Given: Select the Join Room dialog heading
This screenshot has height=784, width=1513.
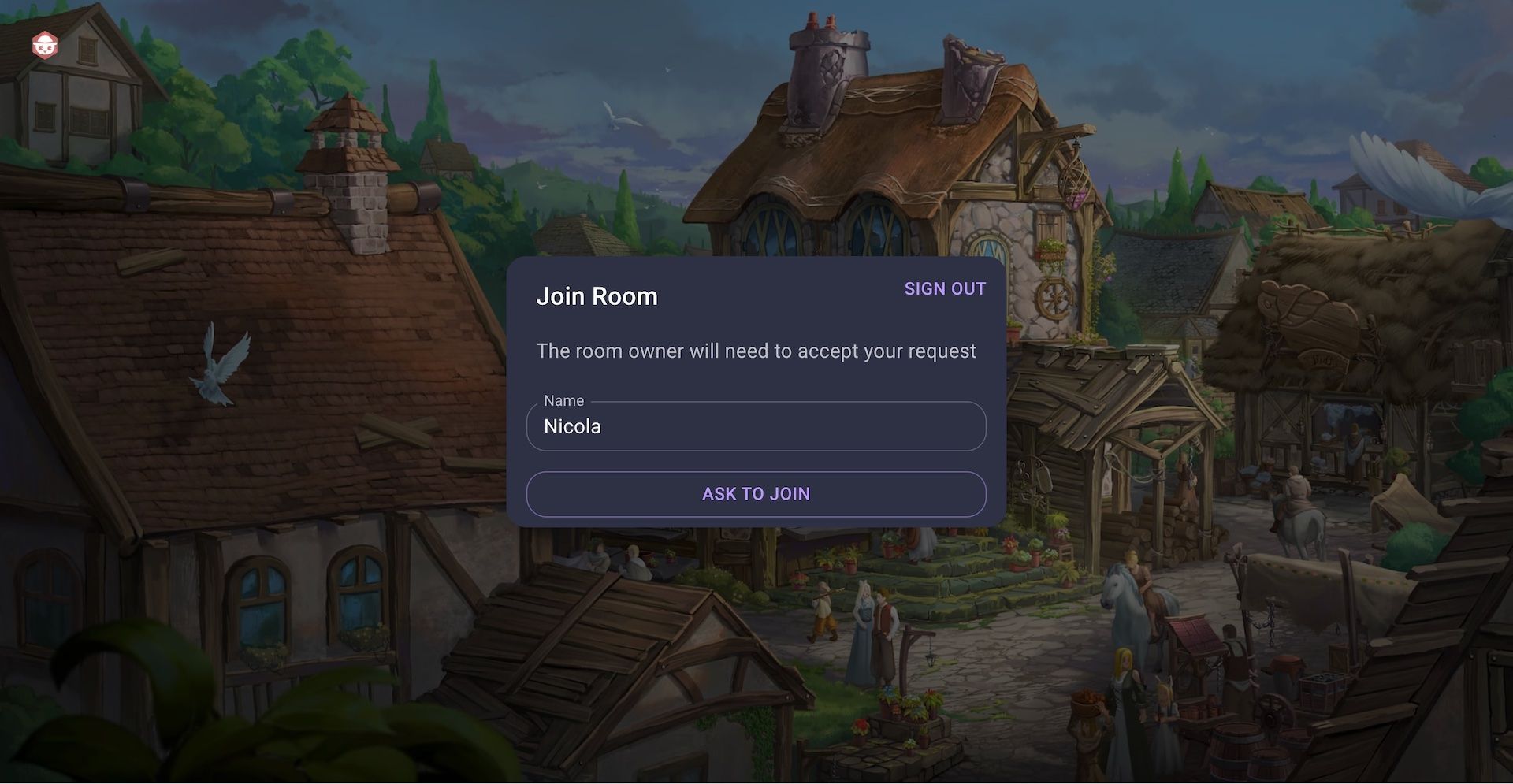Looking at the screenshot, I should click(x=597, y=296).
